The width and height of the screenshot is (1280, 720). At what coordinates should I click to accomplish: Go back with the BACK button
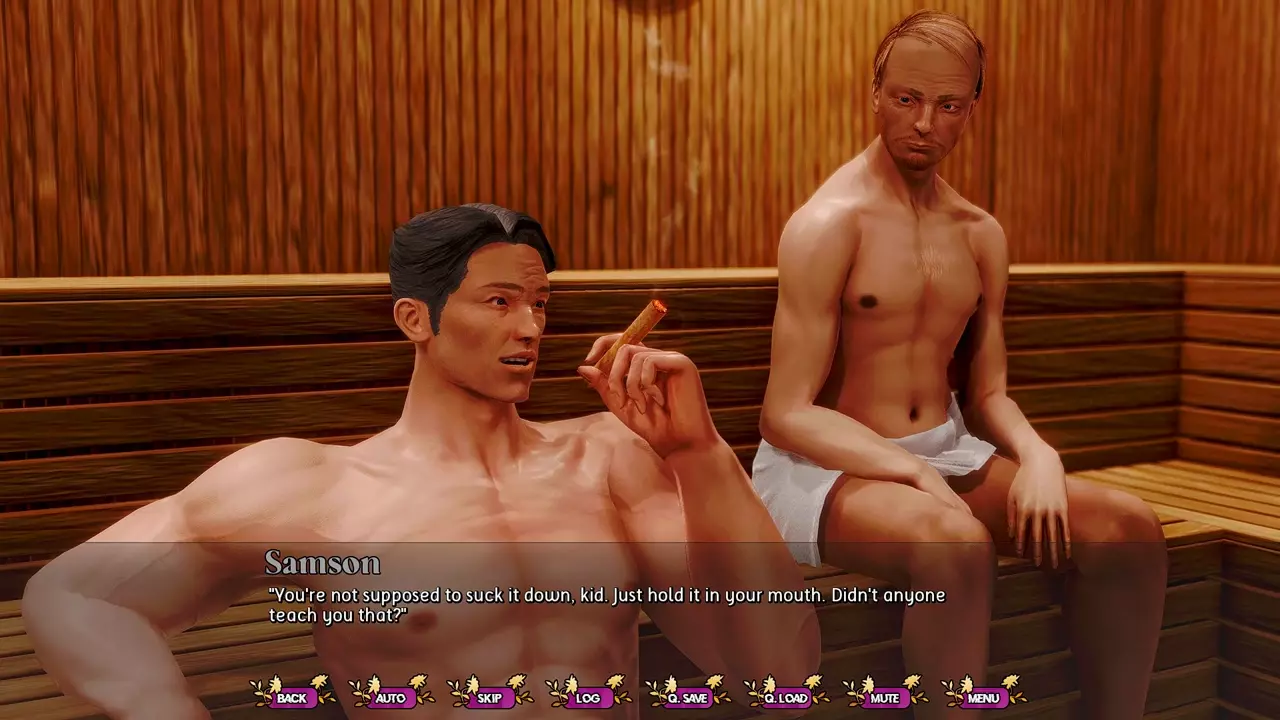[292, 697]
